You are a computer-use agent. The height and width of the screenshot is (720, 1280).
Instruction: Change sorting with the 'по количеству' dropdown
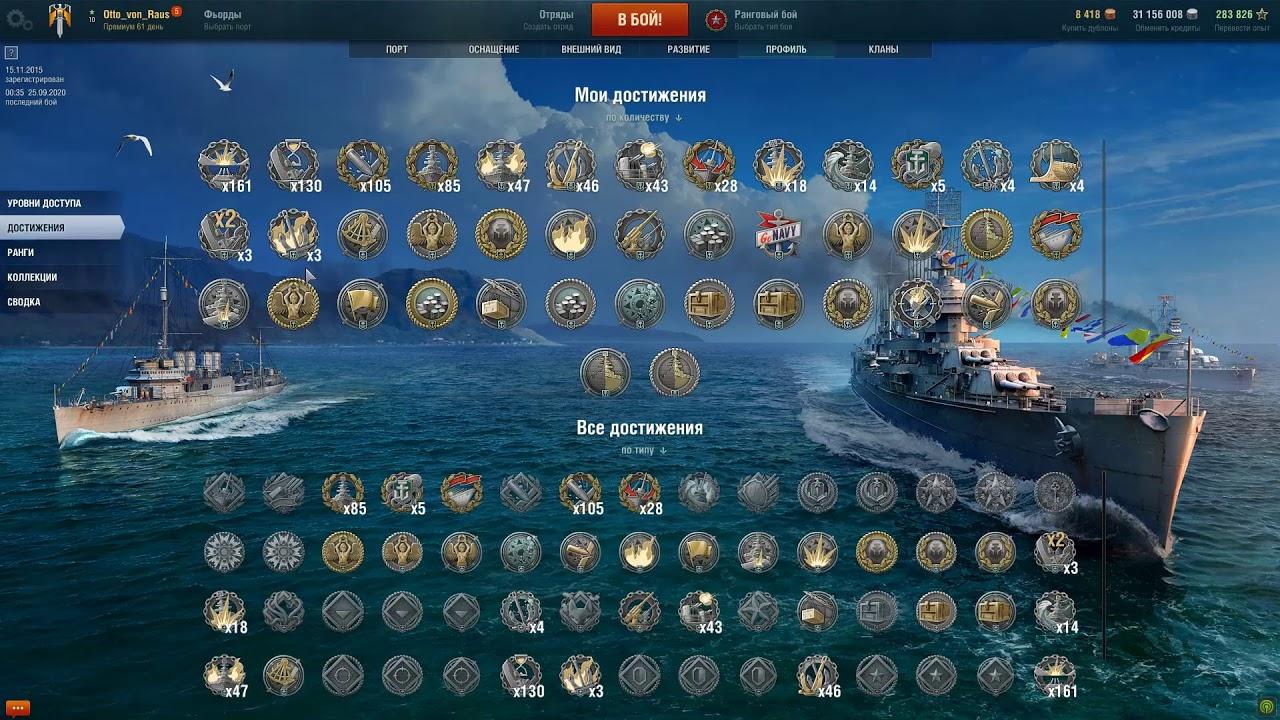643,118
